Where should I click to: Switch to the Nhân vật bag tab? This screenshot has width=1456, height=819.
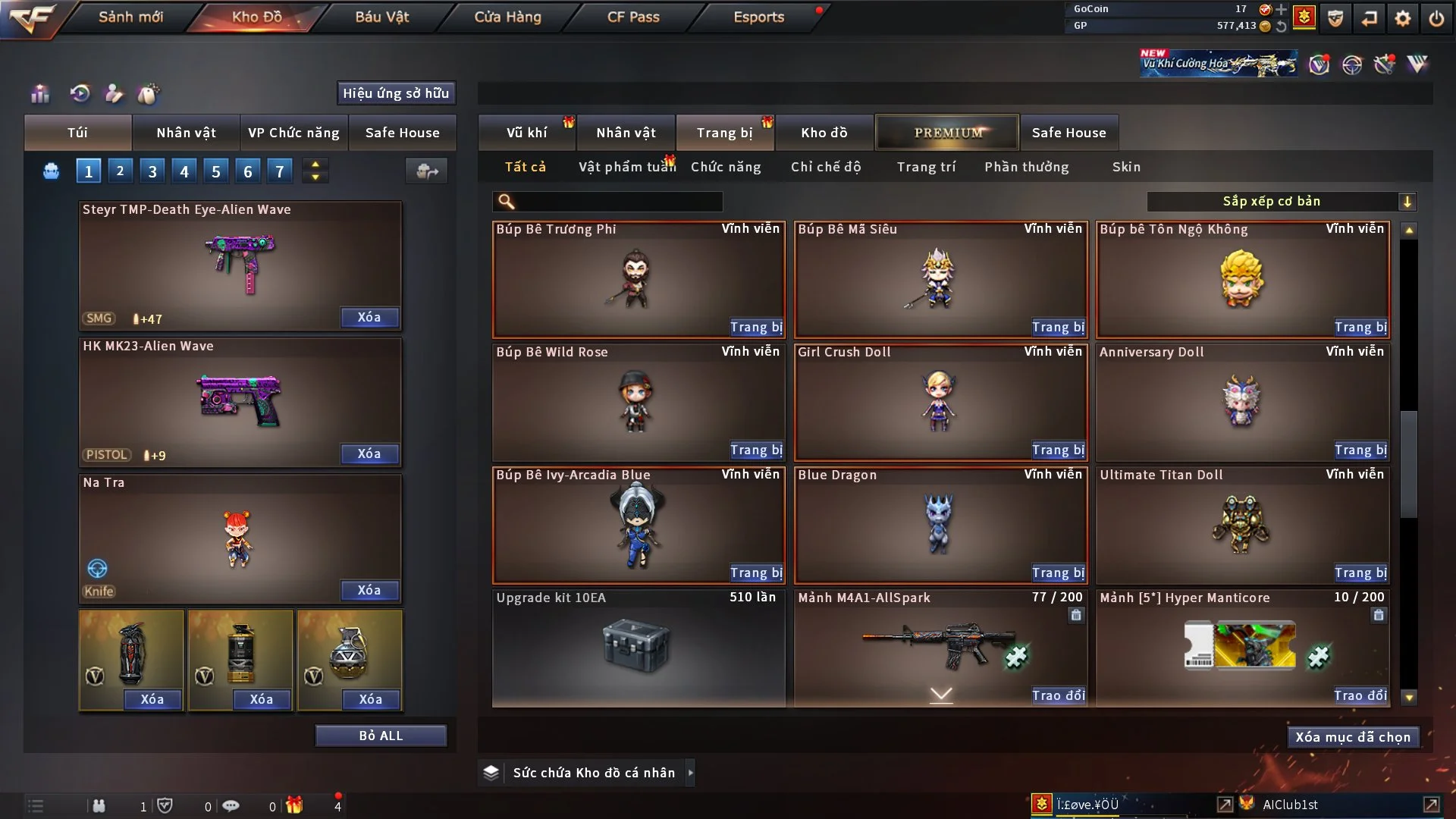(x=186, y=133)
